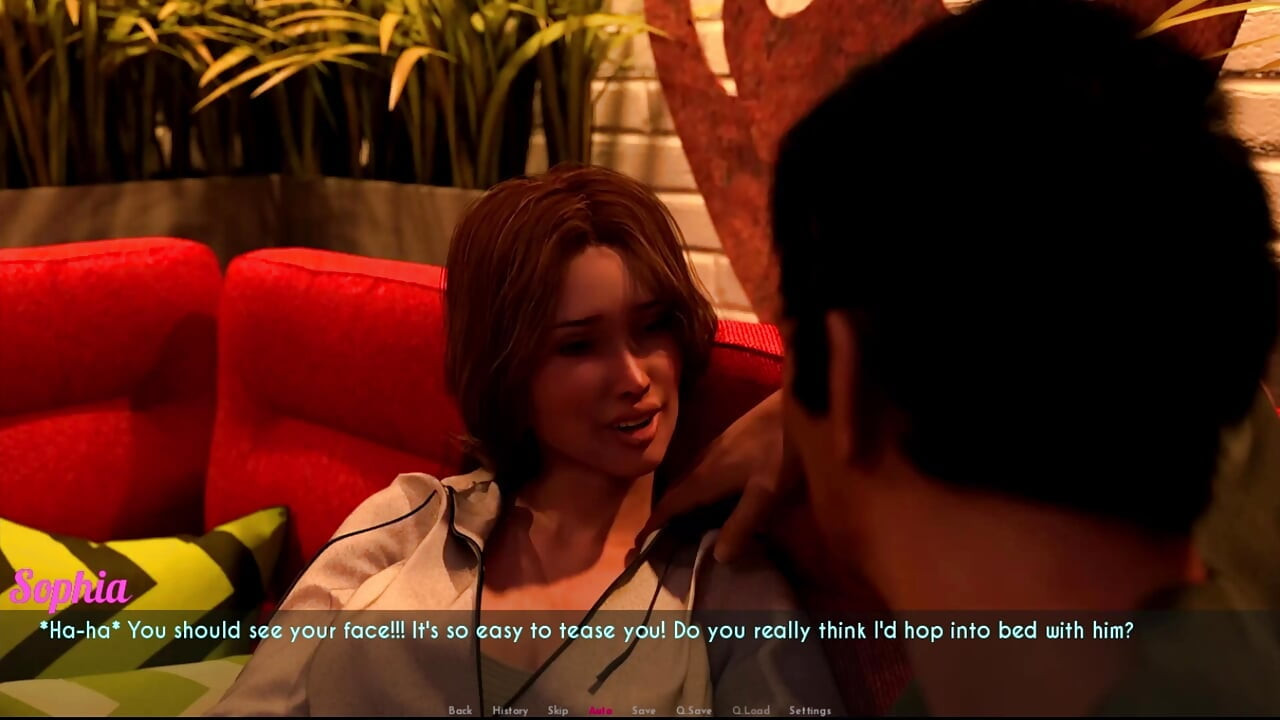Toggle the Auto-advance mode
1280x720 pixels.
[x=600, y=710]
